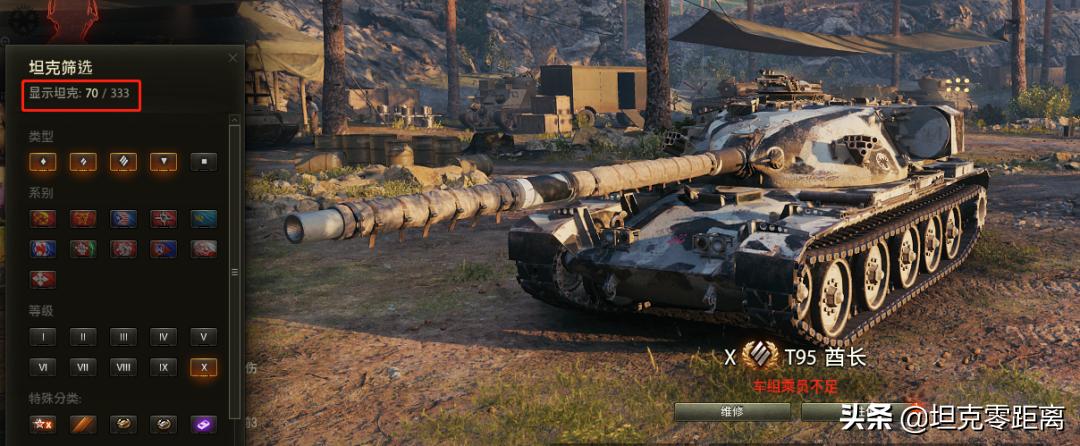Toggle the light tank type filter

(43, 161)
